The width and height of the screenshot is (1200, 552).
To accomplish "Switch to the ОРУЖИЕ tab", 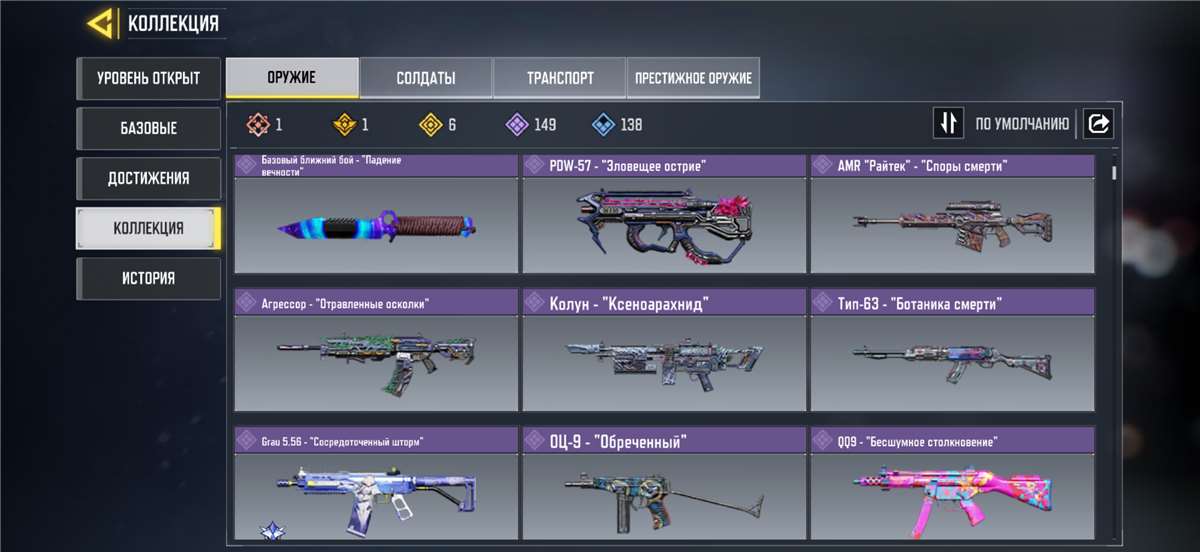I will pyautogui.click(x=292, y=78).
